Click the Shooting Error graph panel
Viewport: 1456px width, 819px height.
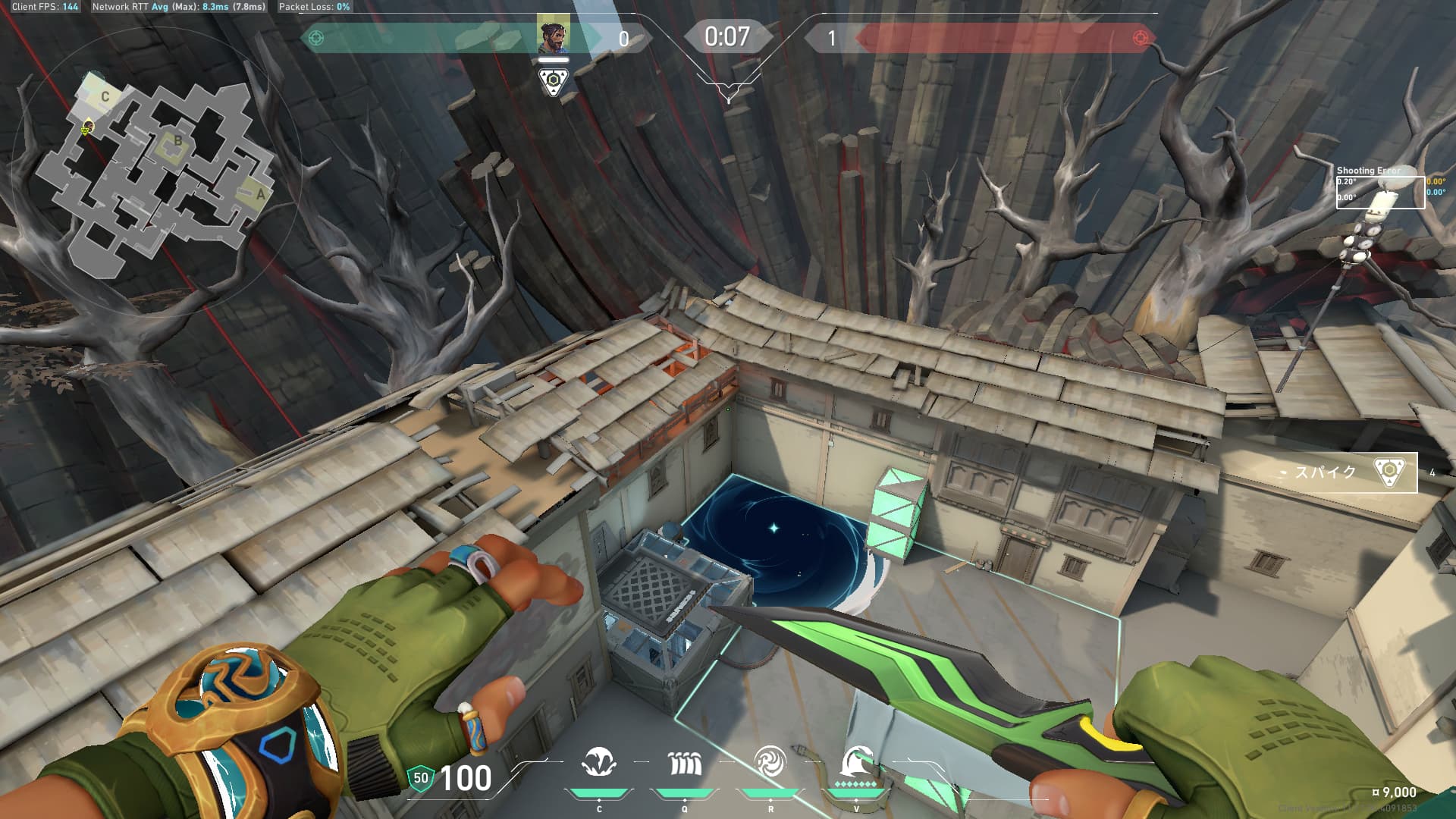coord(1380,190)
